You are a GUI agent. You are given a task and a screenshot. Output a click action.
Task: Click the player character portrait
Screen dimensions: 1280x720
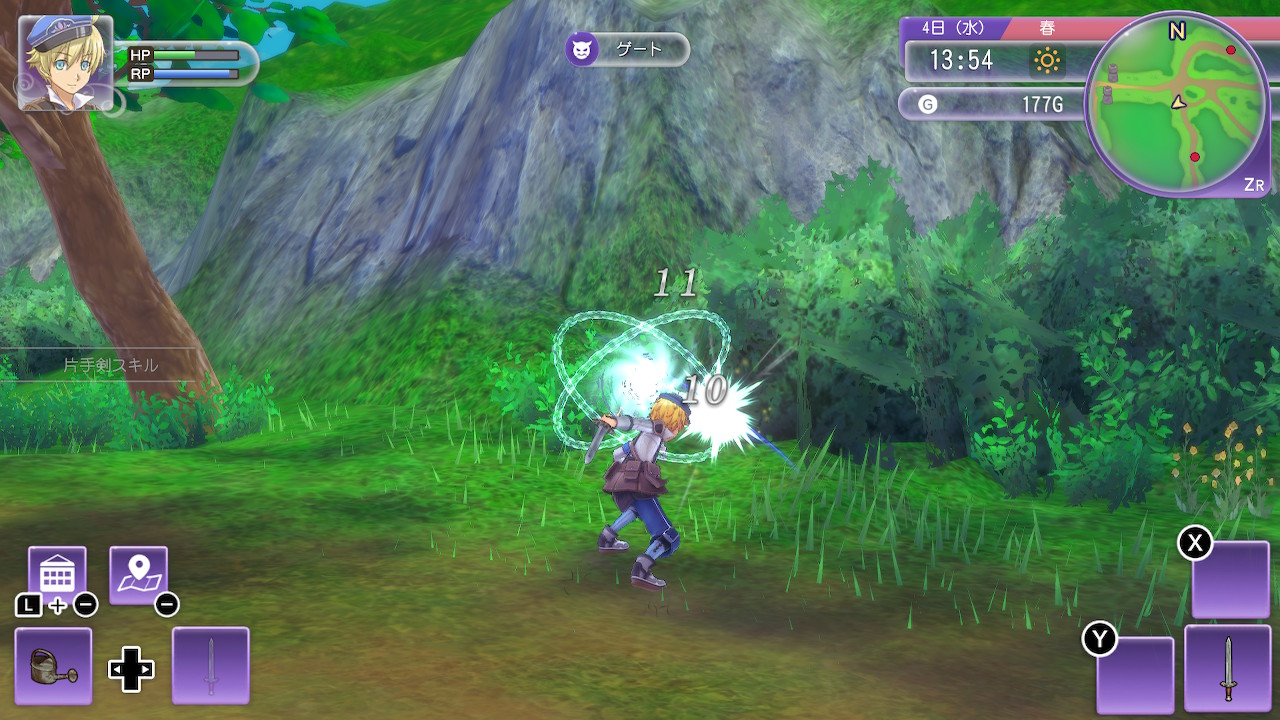click(65, 62)
